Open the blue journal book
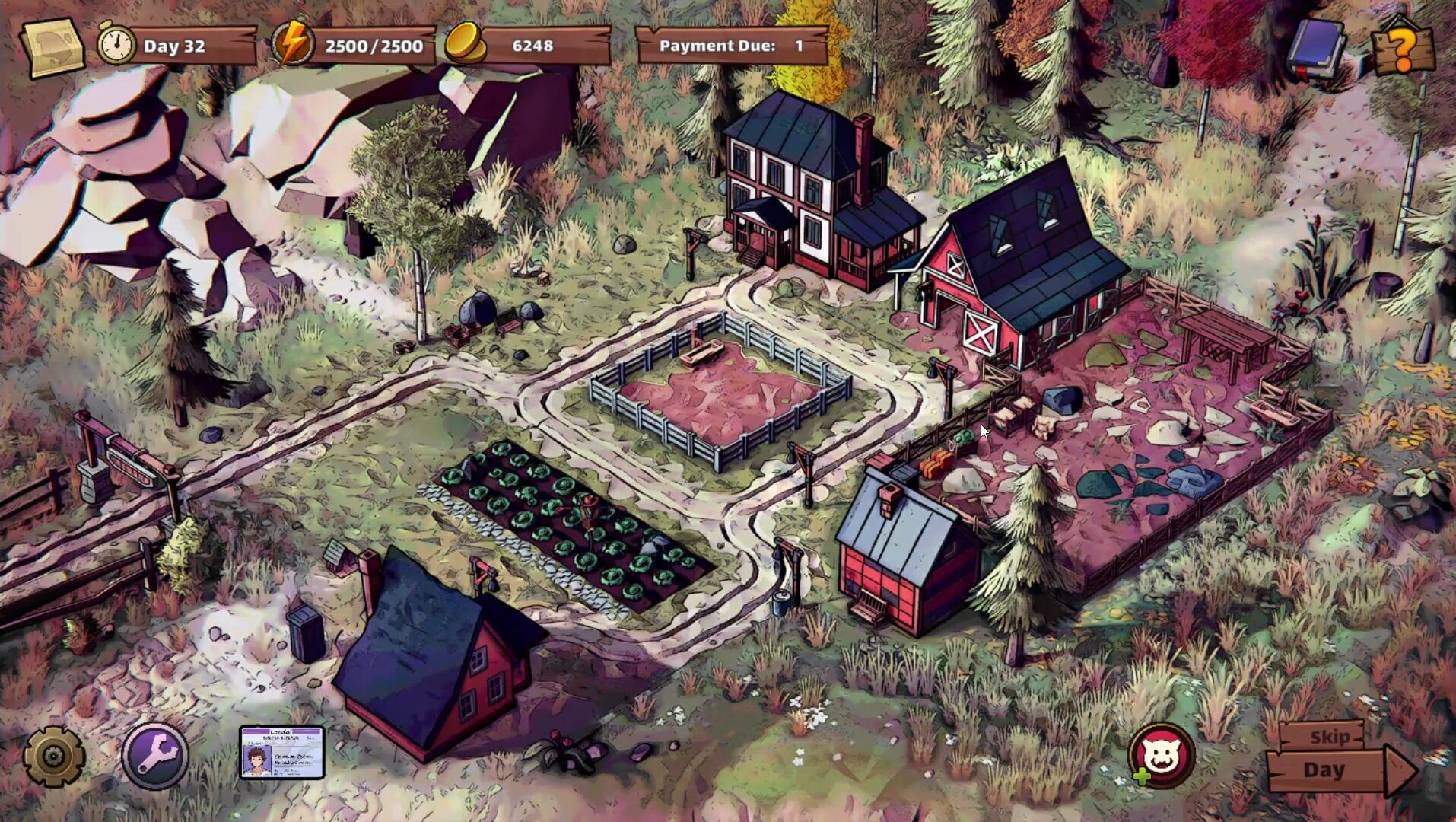The width and height of the screenshot is (1456, 822). (x=1317, y=47)
